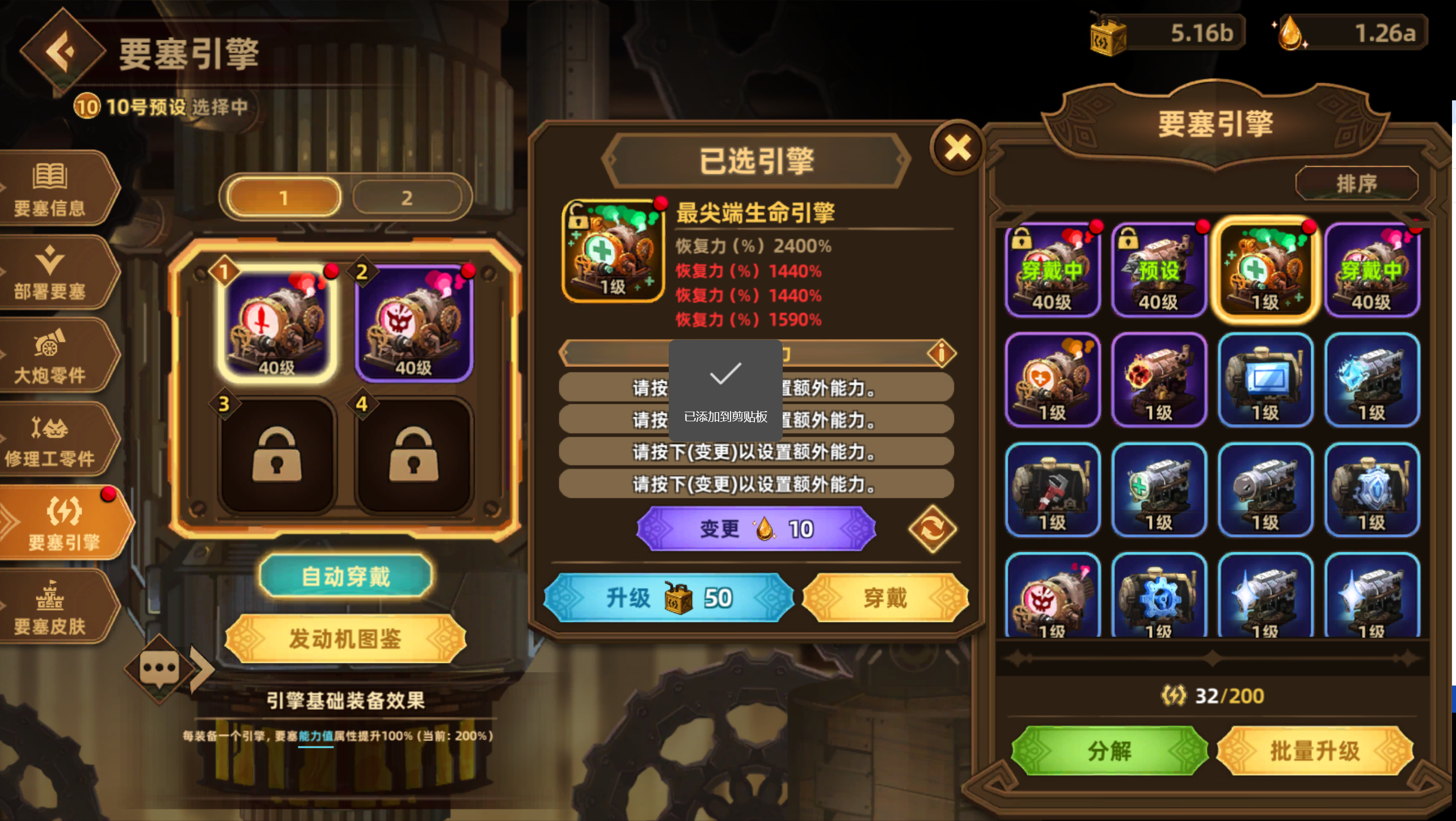Click the reroll refresh icon beside 变更

pyautogui.click(x=932, y=528)
